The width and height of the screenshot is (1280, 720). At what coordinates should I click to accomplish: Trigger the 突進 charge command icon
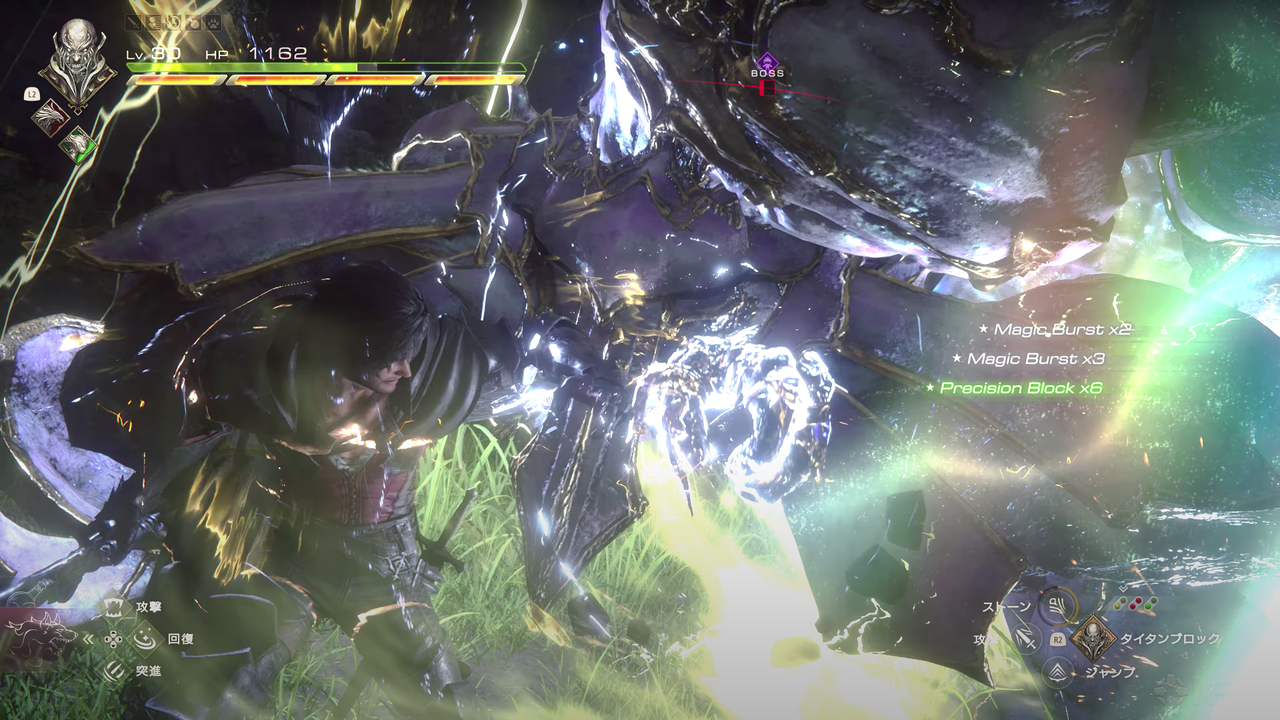tap(116, 670)
